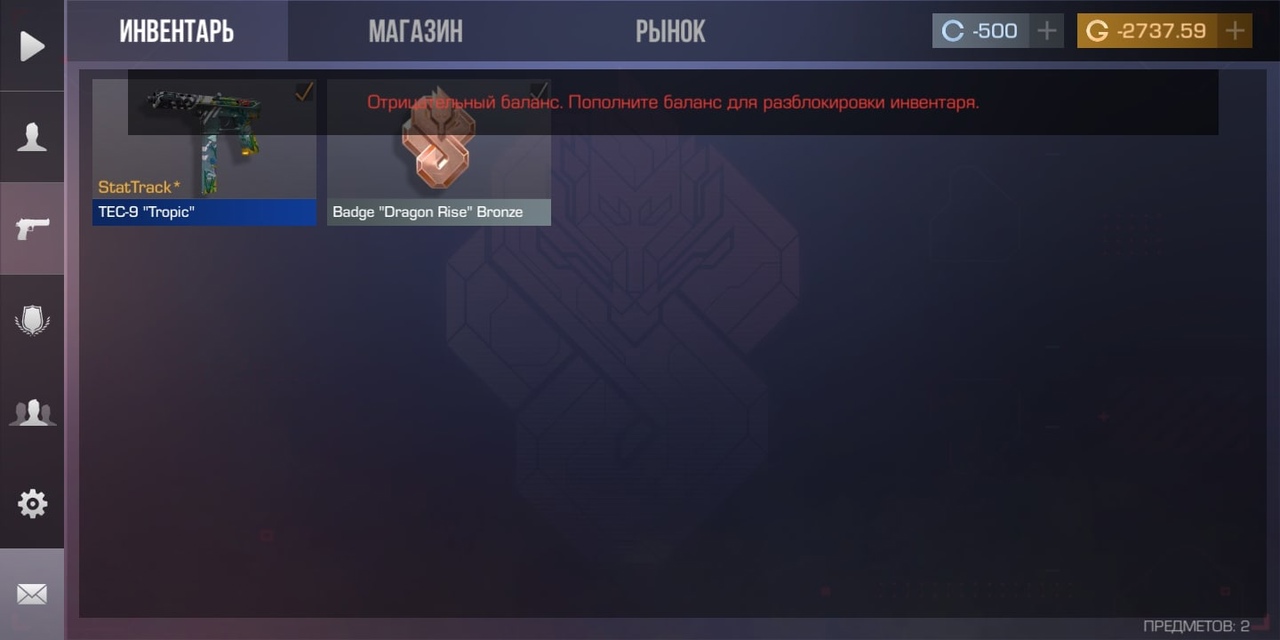1280x640 pixels.
Task: Go to the РЫНОК tab
Action: pyautogui.click(x=670, y=31)
